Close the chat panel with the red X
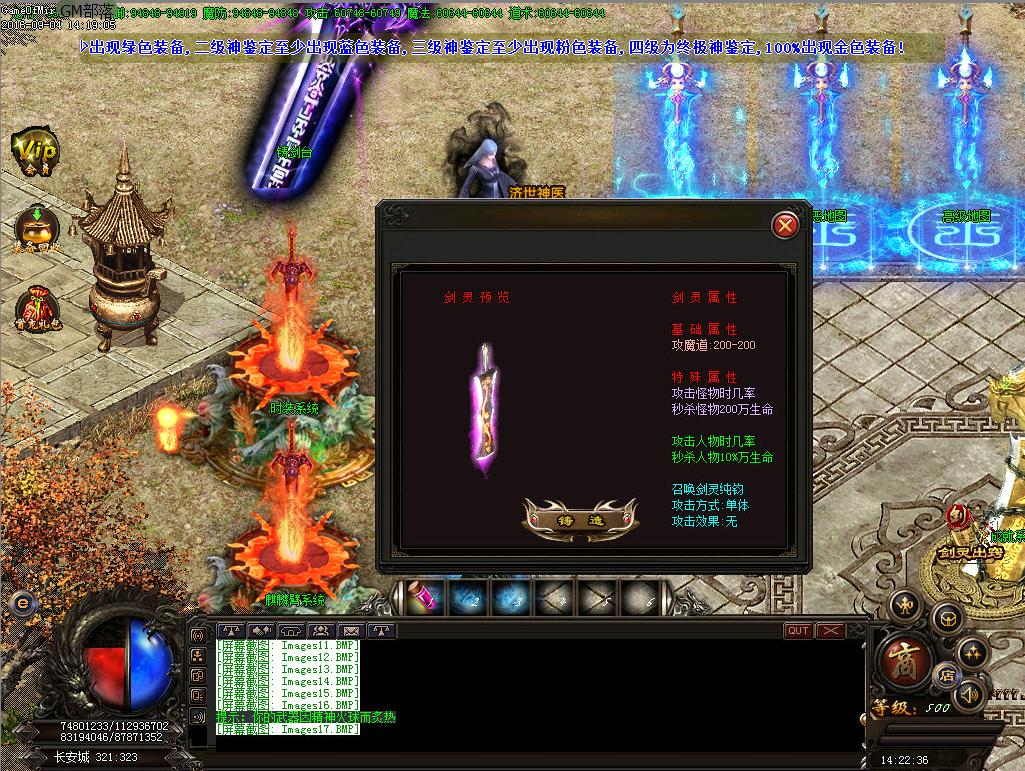 pyautogui.click(x=830, y=630)
